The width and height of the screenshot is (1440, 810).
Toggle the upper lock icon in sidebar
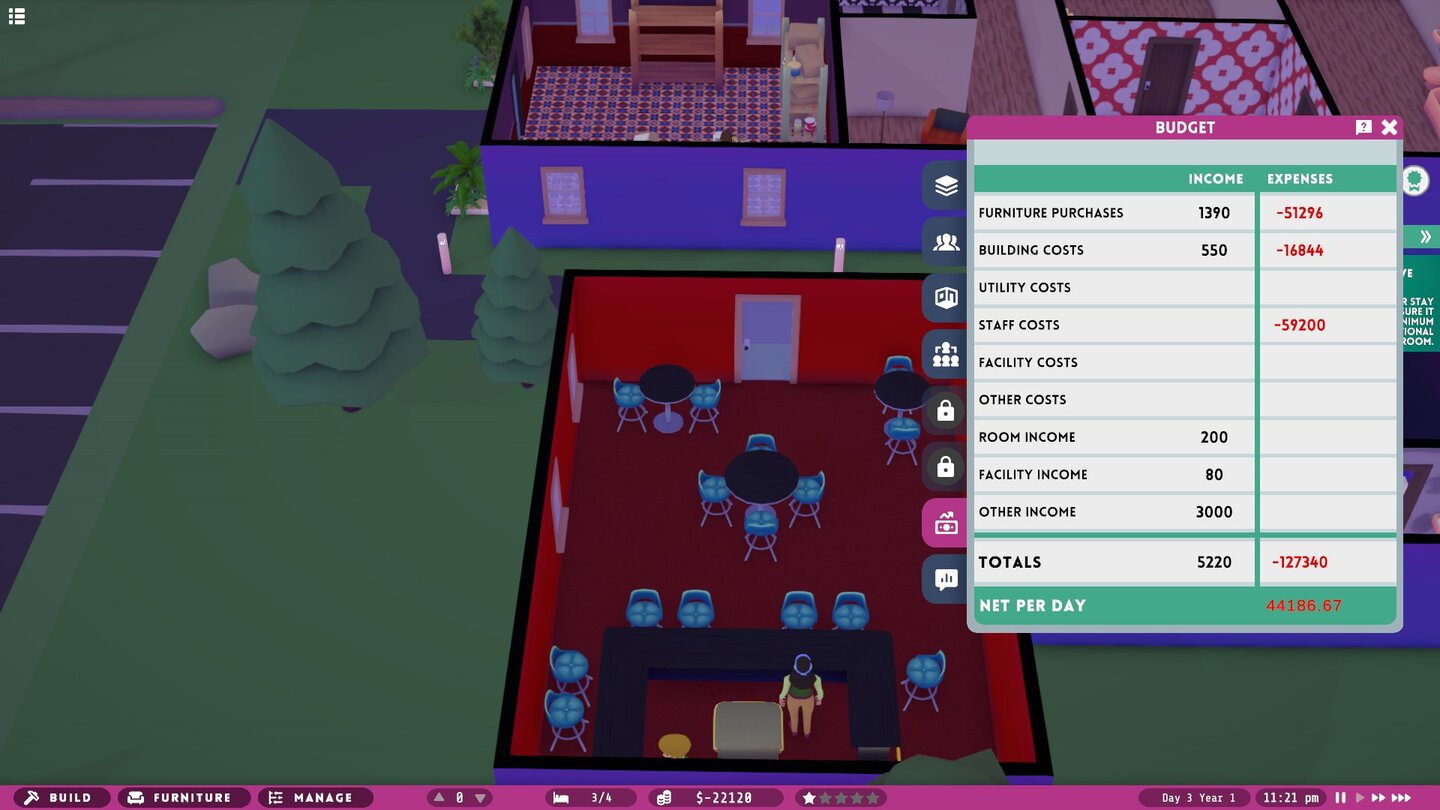(x=944, y=410)
